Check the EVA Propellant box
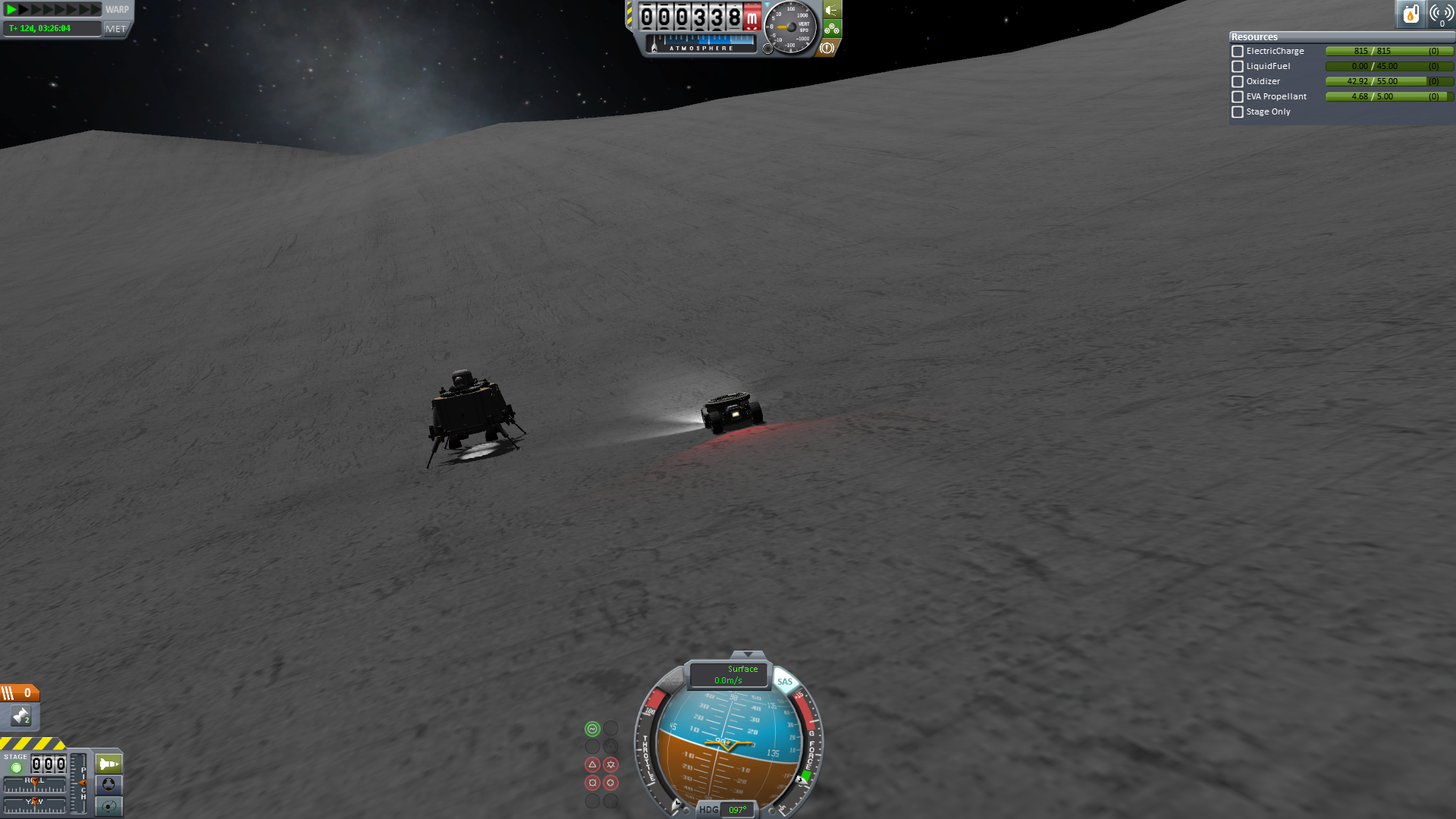1456x819 pixels. (x=1238, y=97)
